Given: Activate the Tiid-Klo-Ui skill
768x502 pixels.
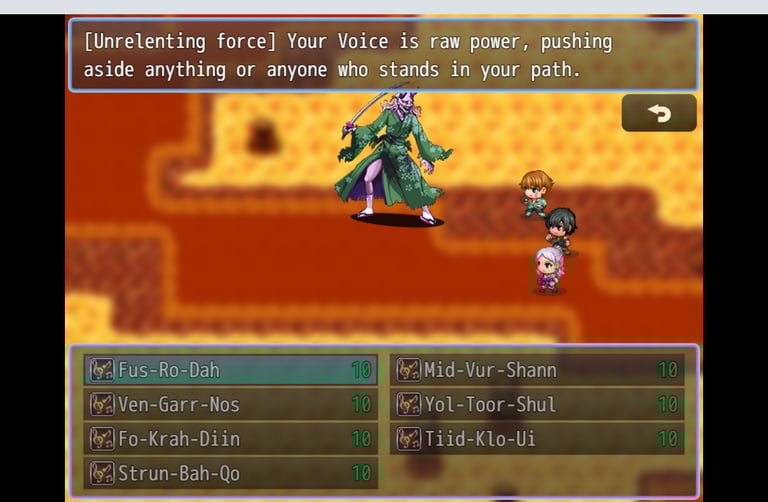Looking at the screenshot, I should click(537, 438).
